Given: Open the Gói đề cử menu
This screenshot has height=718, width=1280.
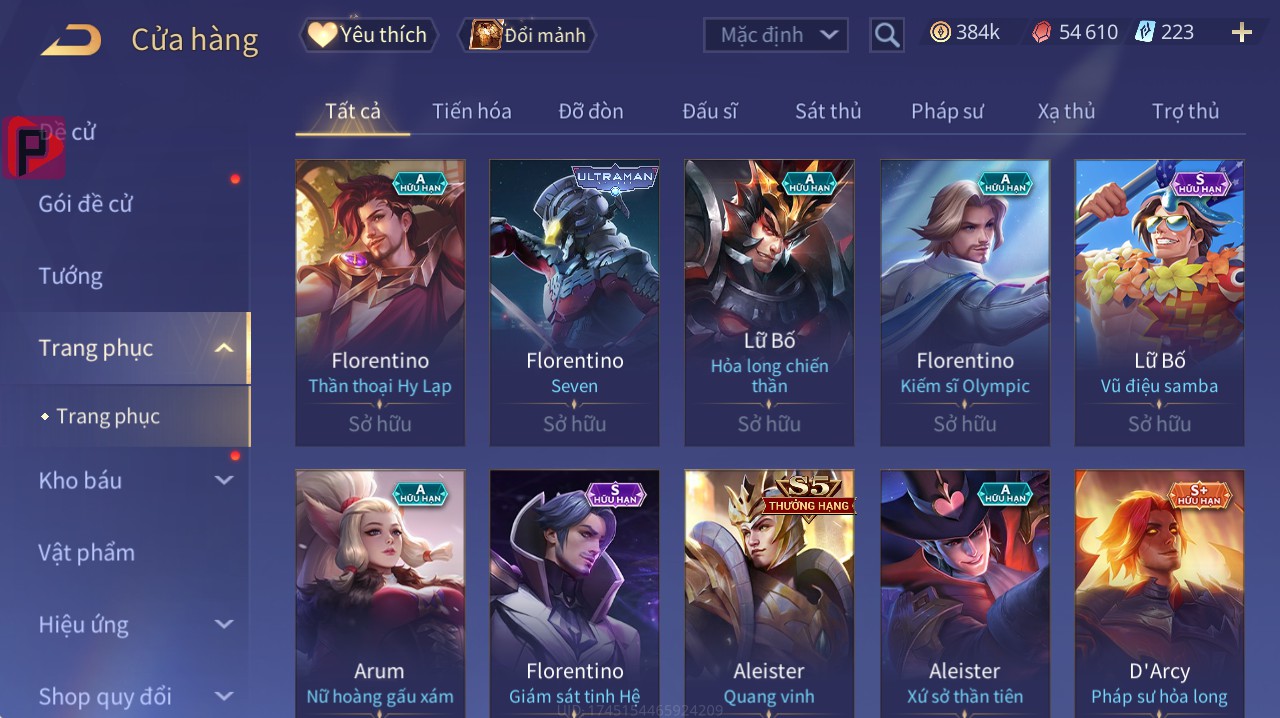Looking at the screenshot, I should point(86,204).
